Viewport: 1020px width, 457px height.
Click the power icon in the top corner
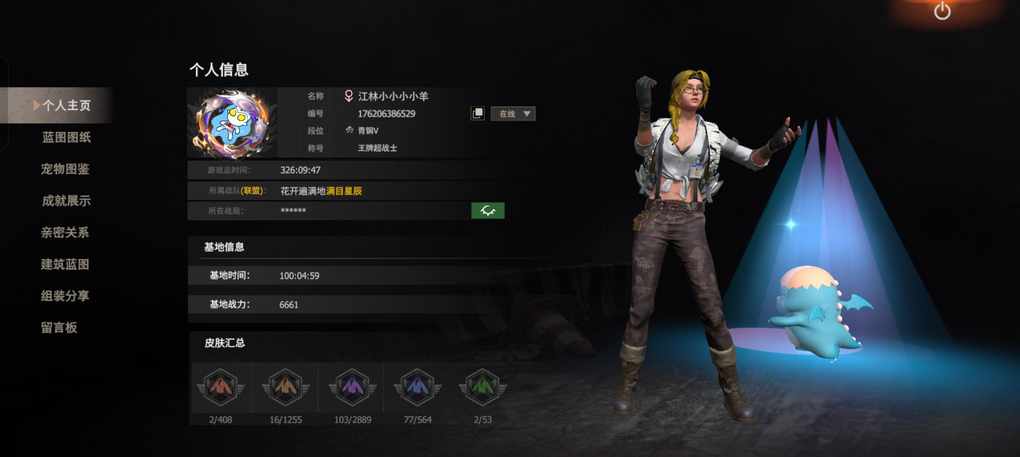pos(942,11)
